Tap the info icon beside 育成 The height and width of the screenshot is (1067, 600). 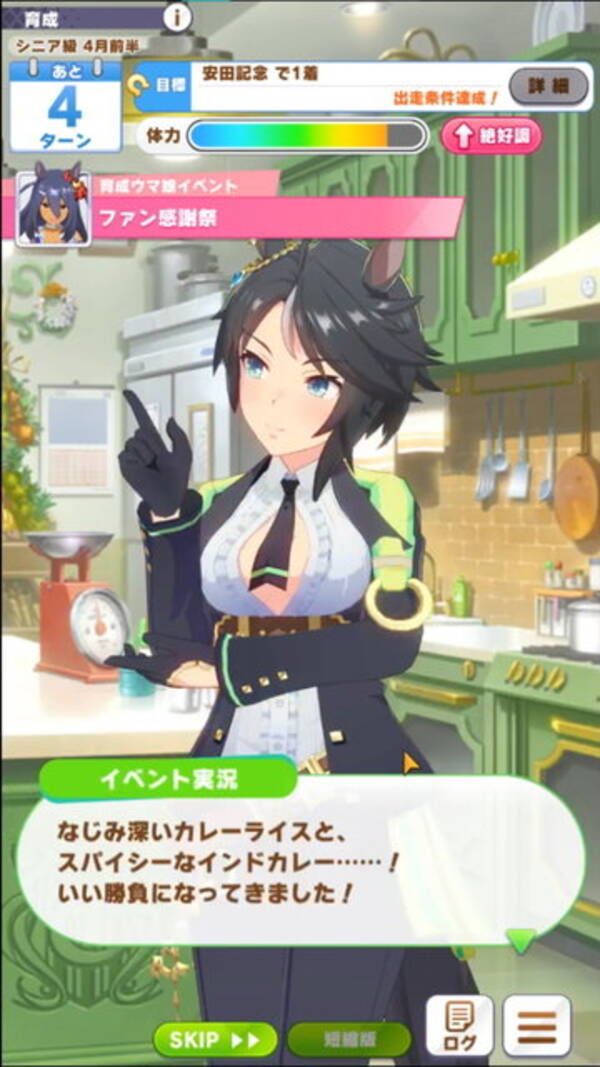point(178,16)
